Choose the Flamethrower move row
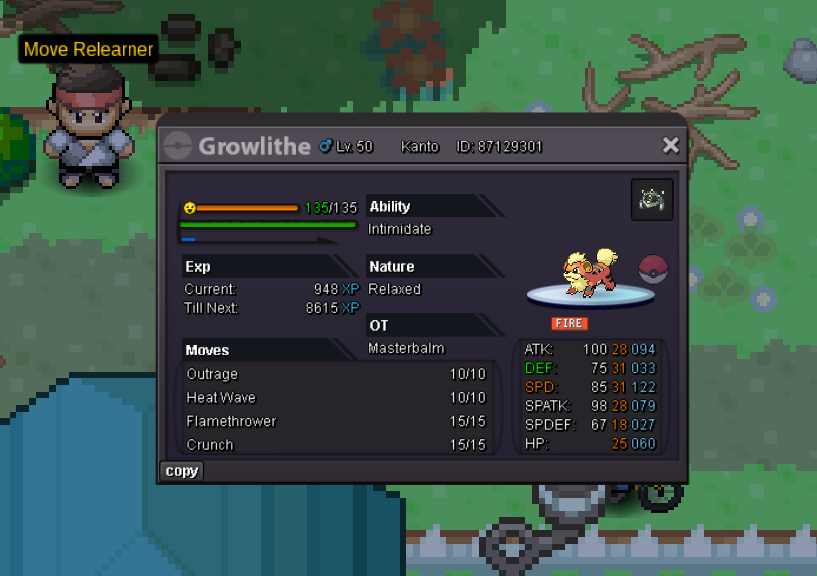This screenshot has height=576, width=817. (335, 421)
